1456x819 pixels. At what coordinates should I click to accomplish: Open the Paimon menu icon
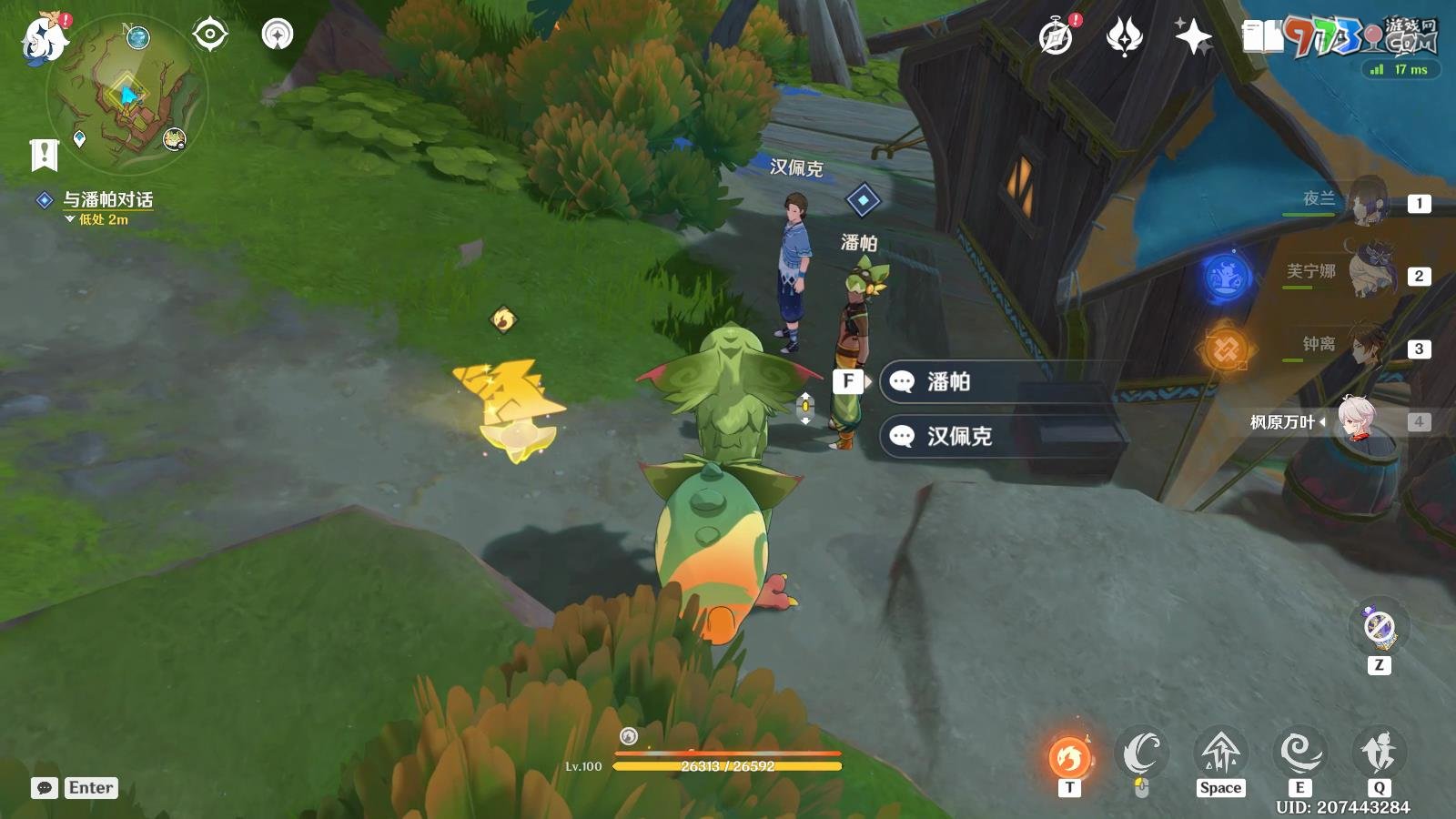pos(44,38)
